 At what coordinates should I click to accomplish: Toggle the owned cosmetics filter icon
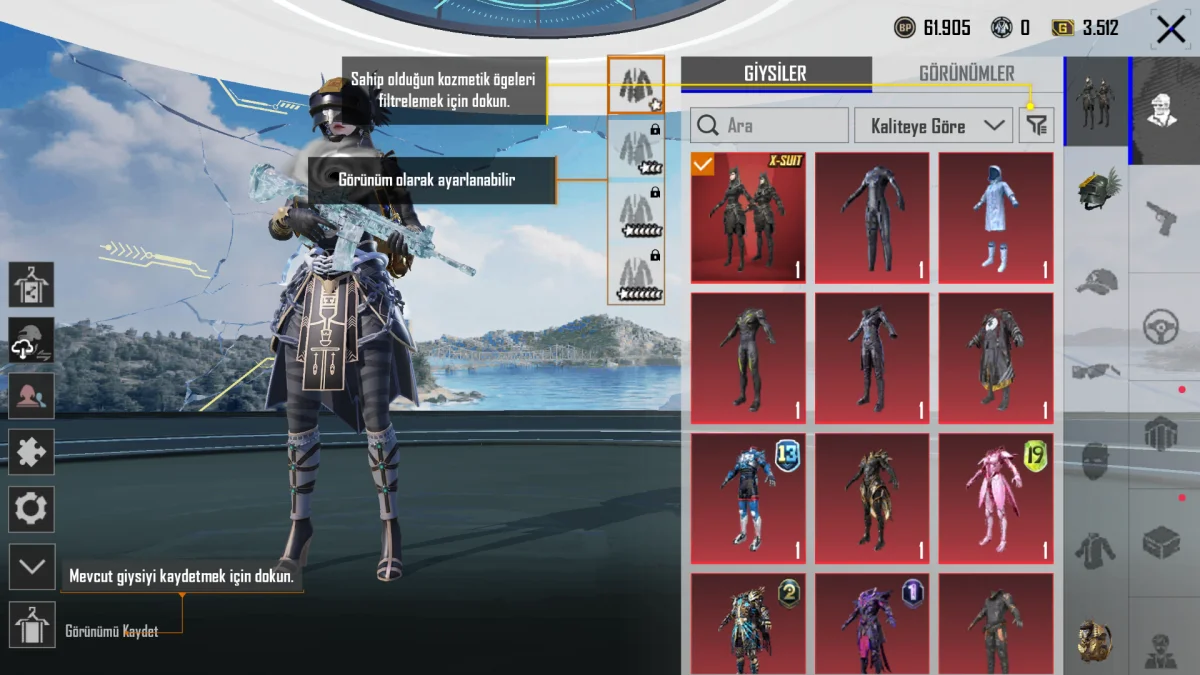tap(1037, 126)
